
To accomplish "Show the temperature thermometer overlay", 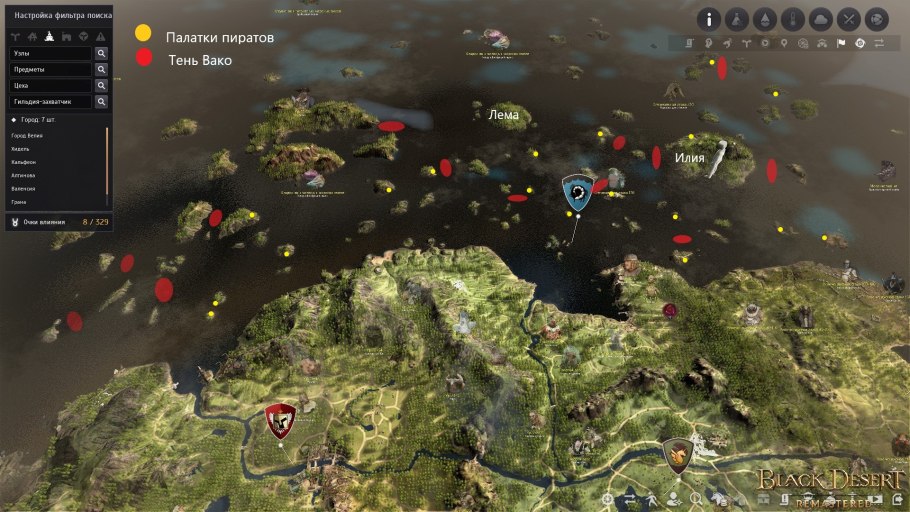I will (x=793, y=19).
